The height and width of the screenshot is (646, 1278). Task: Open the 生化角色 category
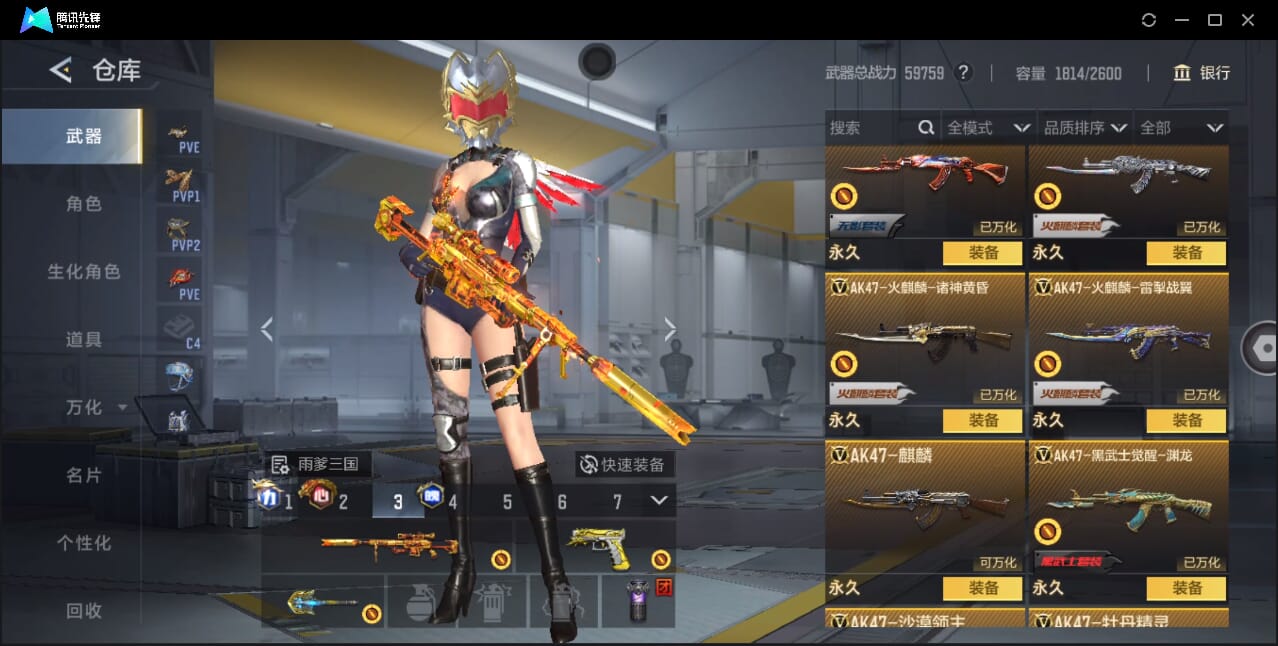point(84,272)
